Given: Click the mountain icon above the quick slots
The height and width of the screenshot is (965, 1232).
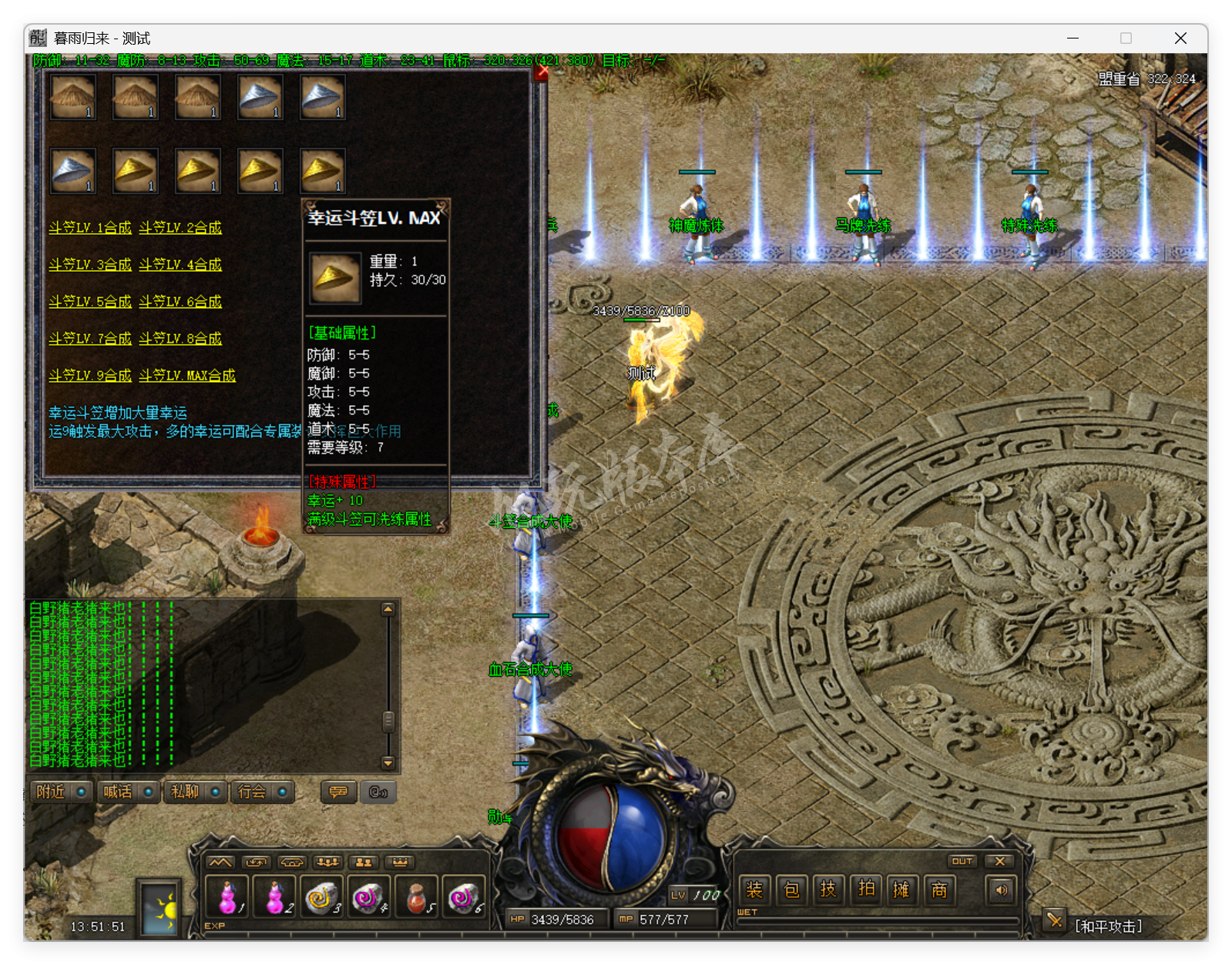Looking at the screenshot, I should pos(220,863).
